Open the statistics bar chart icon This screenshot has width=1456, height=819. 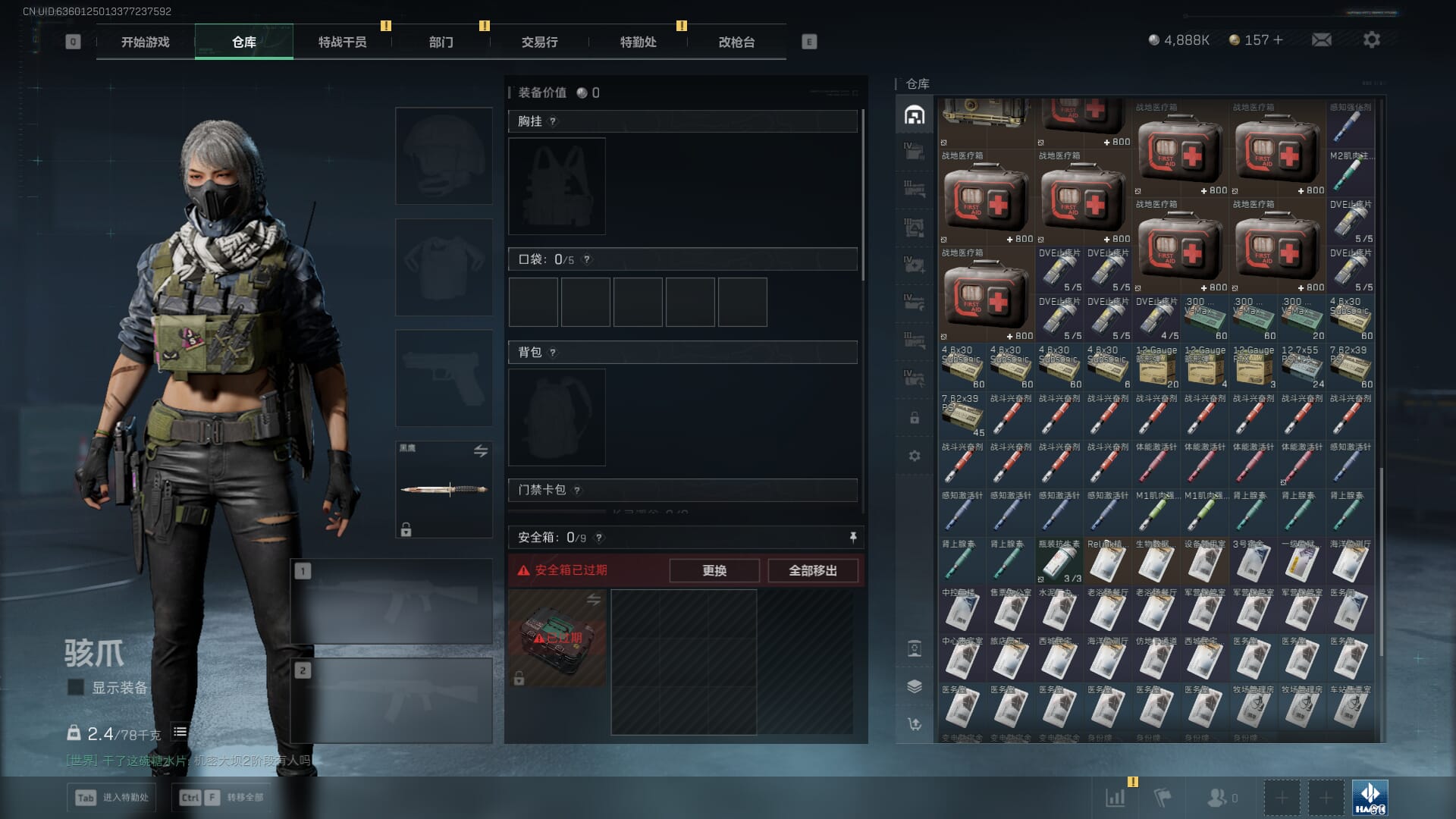[x=1115, y=797]
